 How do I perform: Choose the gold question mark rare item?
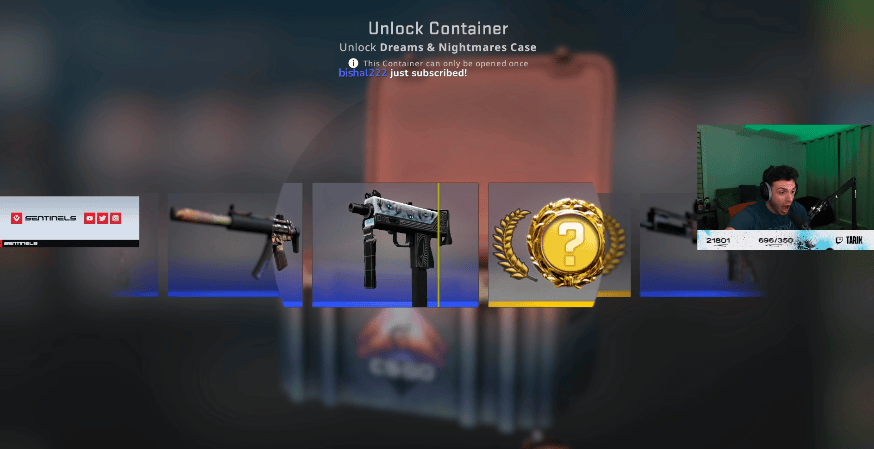point(567,240)
